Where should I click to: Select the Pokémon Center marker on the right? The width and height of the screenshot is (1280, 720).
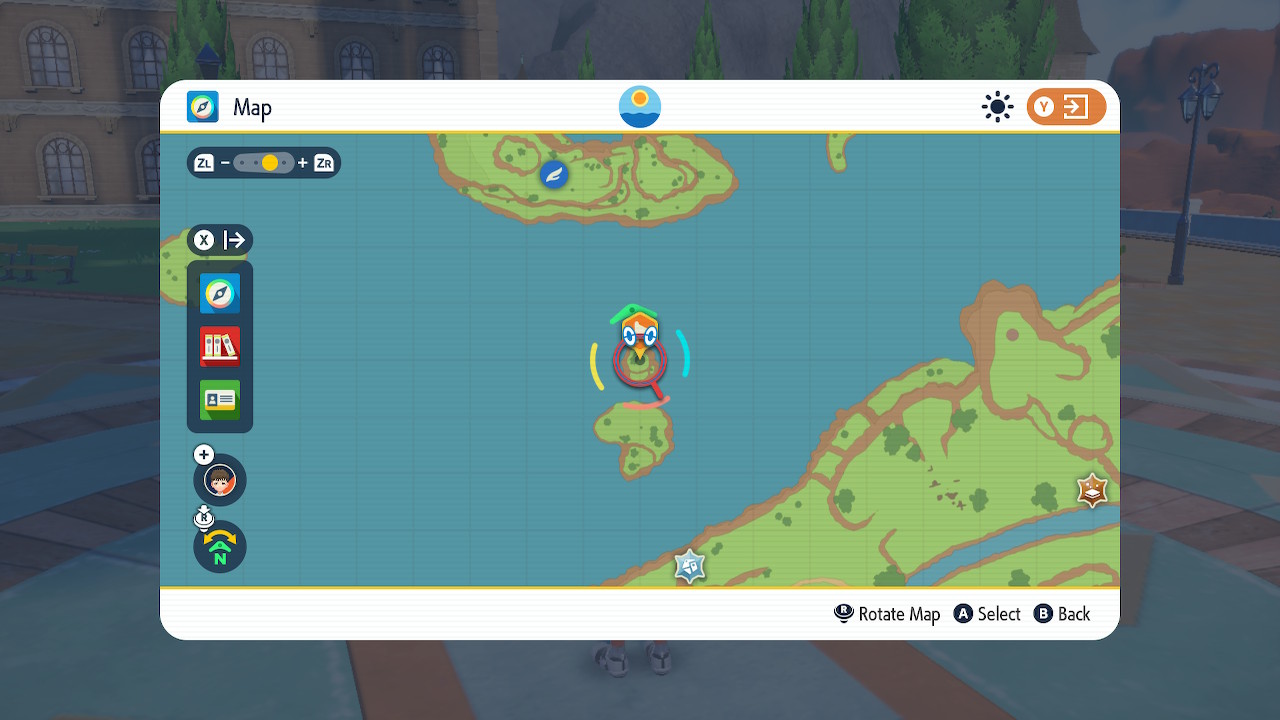tap(1092, 490)
